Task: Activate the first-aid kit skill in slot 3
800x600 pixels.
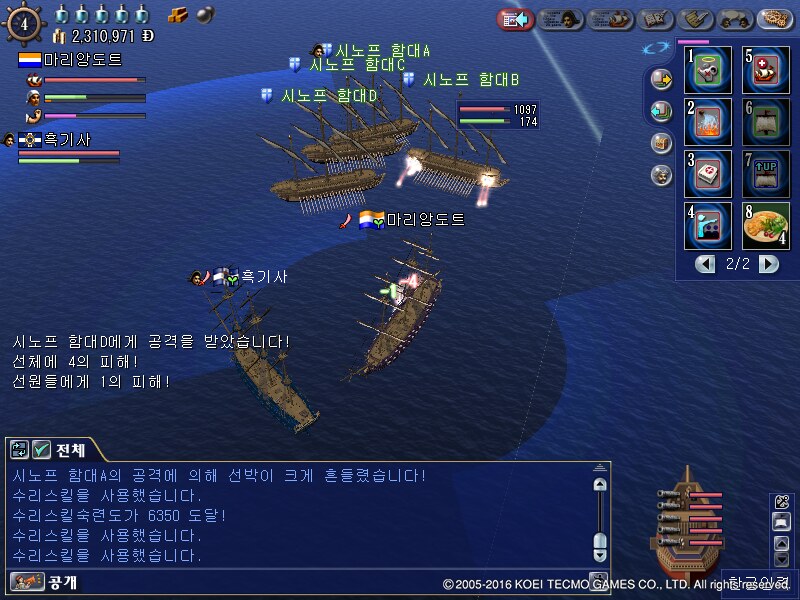Action: pyautogui.click(x=707, y=173)
